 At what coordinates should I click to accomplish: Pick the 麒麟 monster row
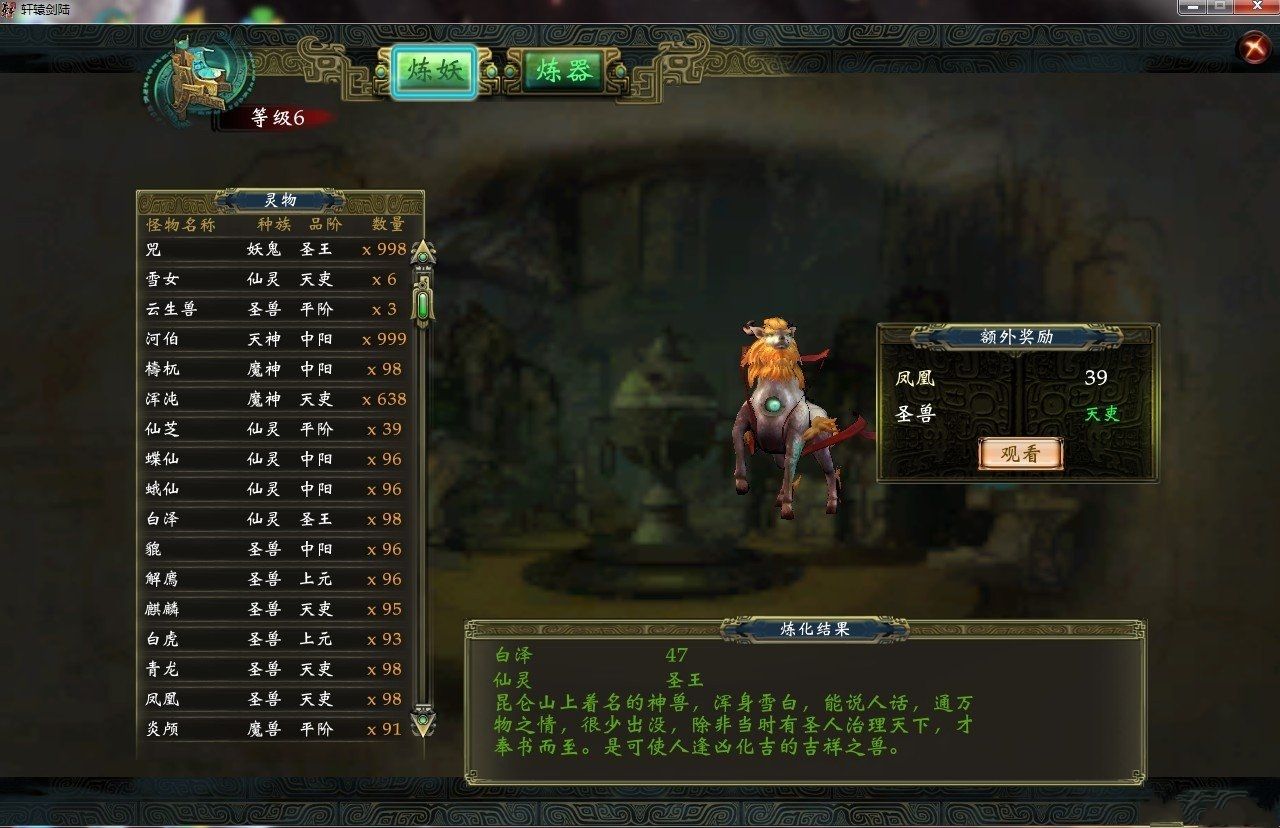click(x=275, y=609)
